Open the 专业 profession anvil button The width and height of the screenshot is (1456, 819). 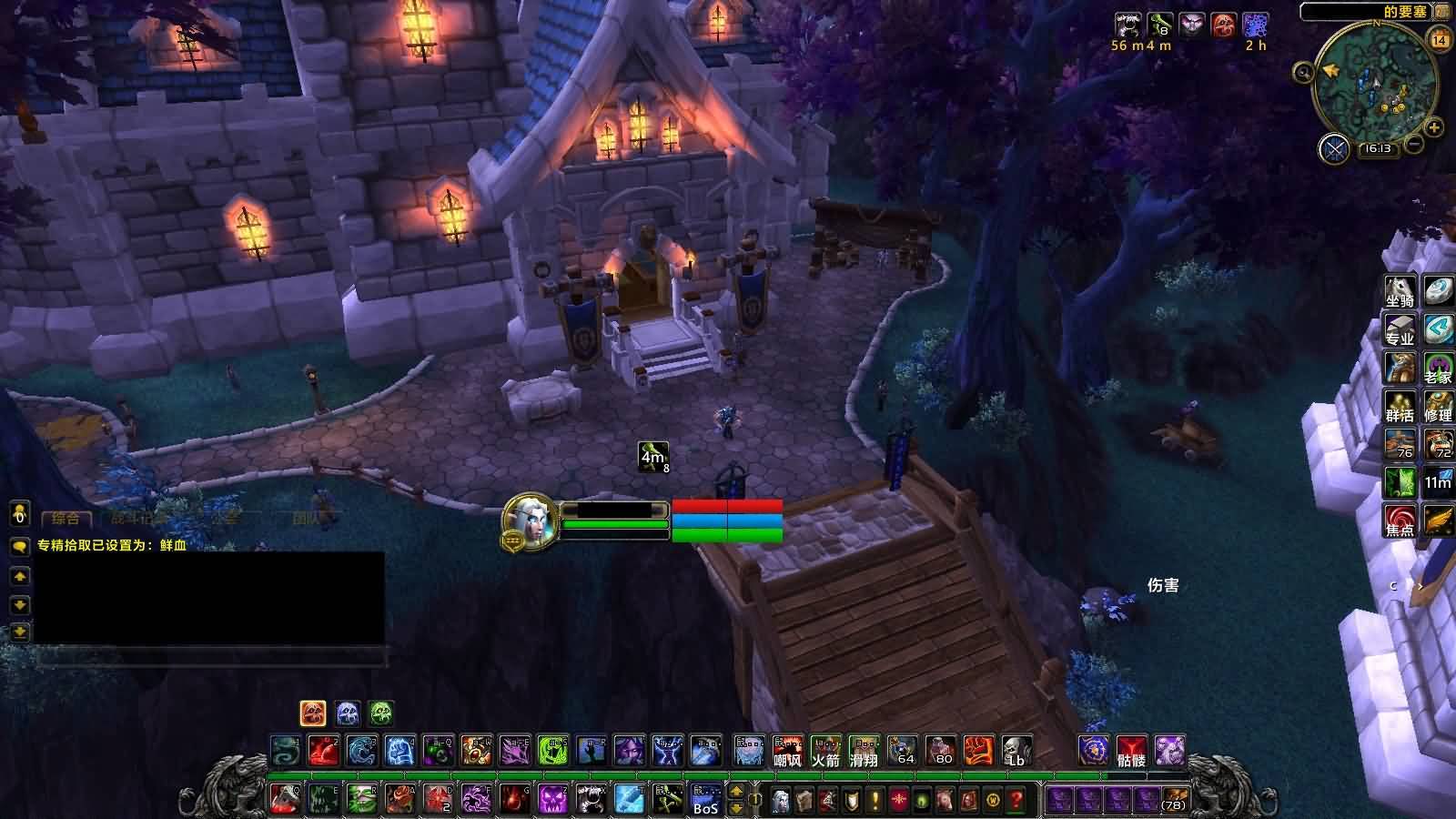click(1400, 329)
